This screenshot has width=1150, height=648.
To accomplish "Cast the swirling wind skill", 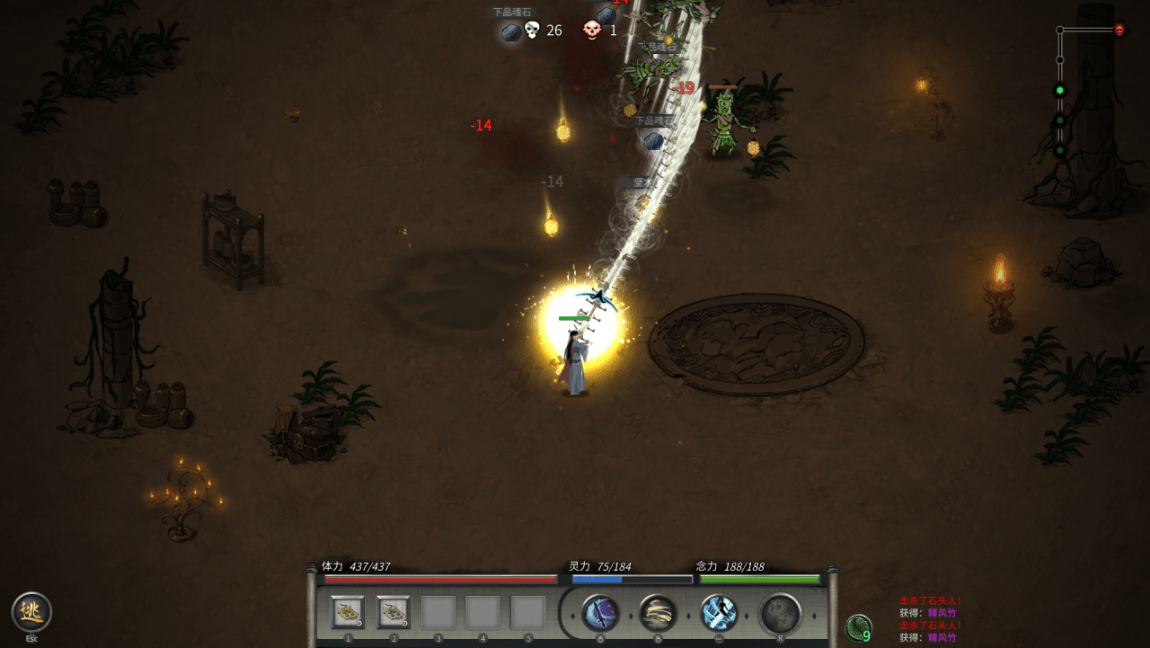I will click(x=658, y=613).
